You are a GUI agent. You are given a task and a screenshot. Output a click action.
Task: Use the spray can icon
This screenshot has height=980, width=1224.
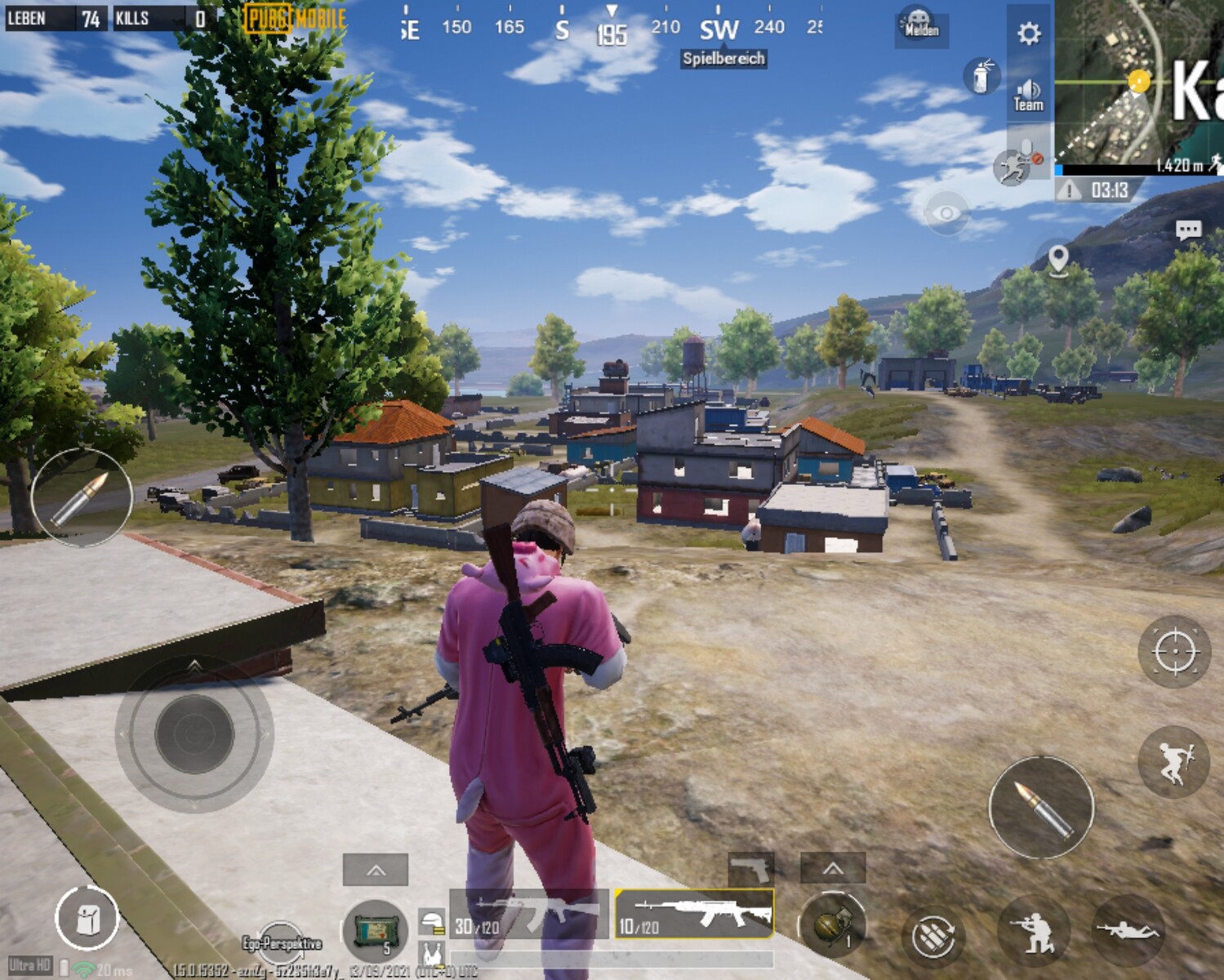(x=981, y=76)
